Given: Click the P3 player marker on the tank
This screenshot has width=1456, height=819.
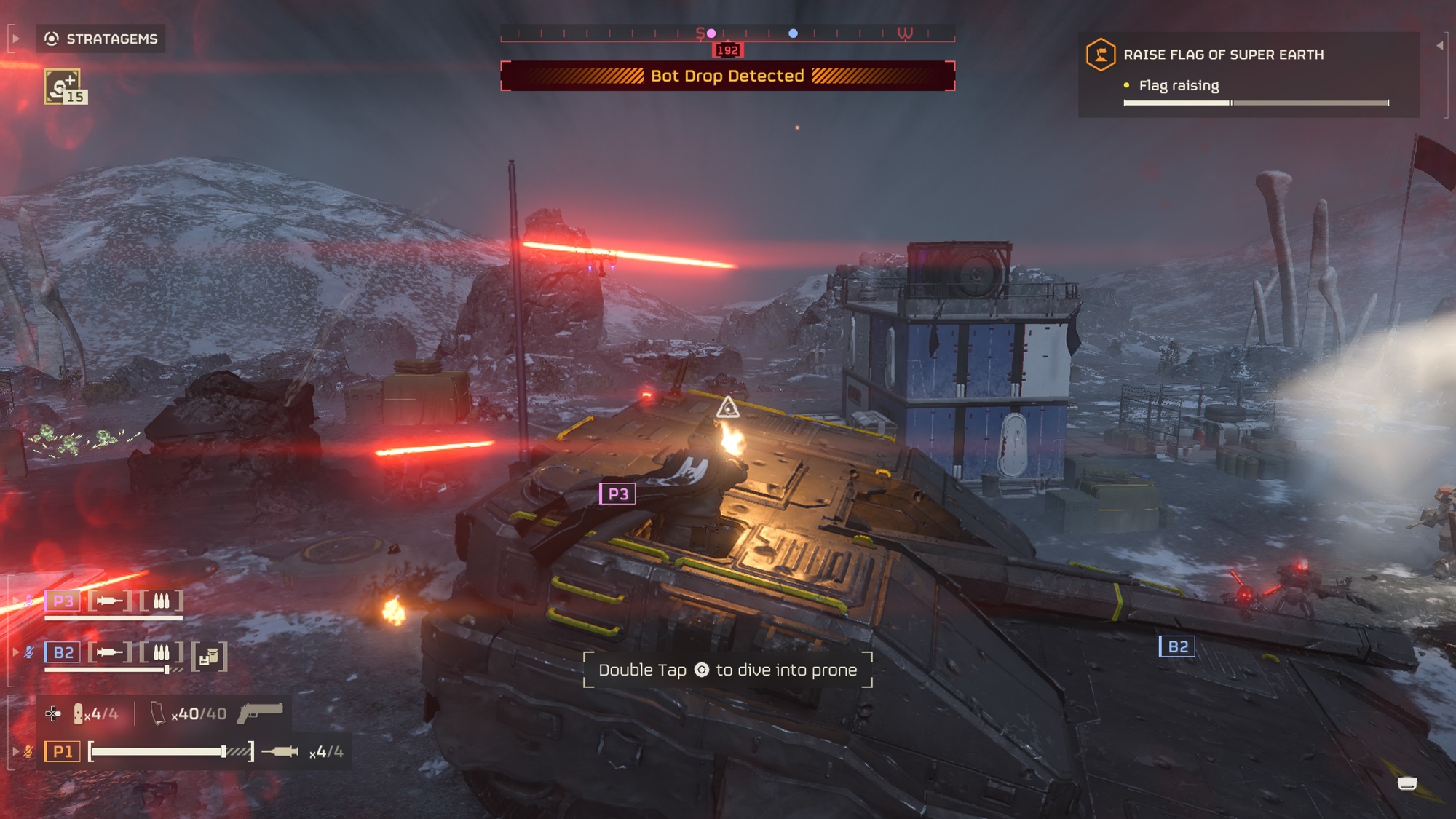Looking at the screenshot, I should [x=617, y=494].
